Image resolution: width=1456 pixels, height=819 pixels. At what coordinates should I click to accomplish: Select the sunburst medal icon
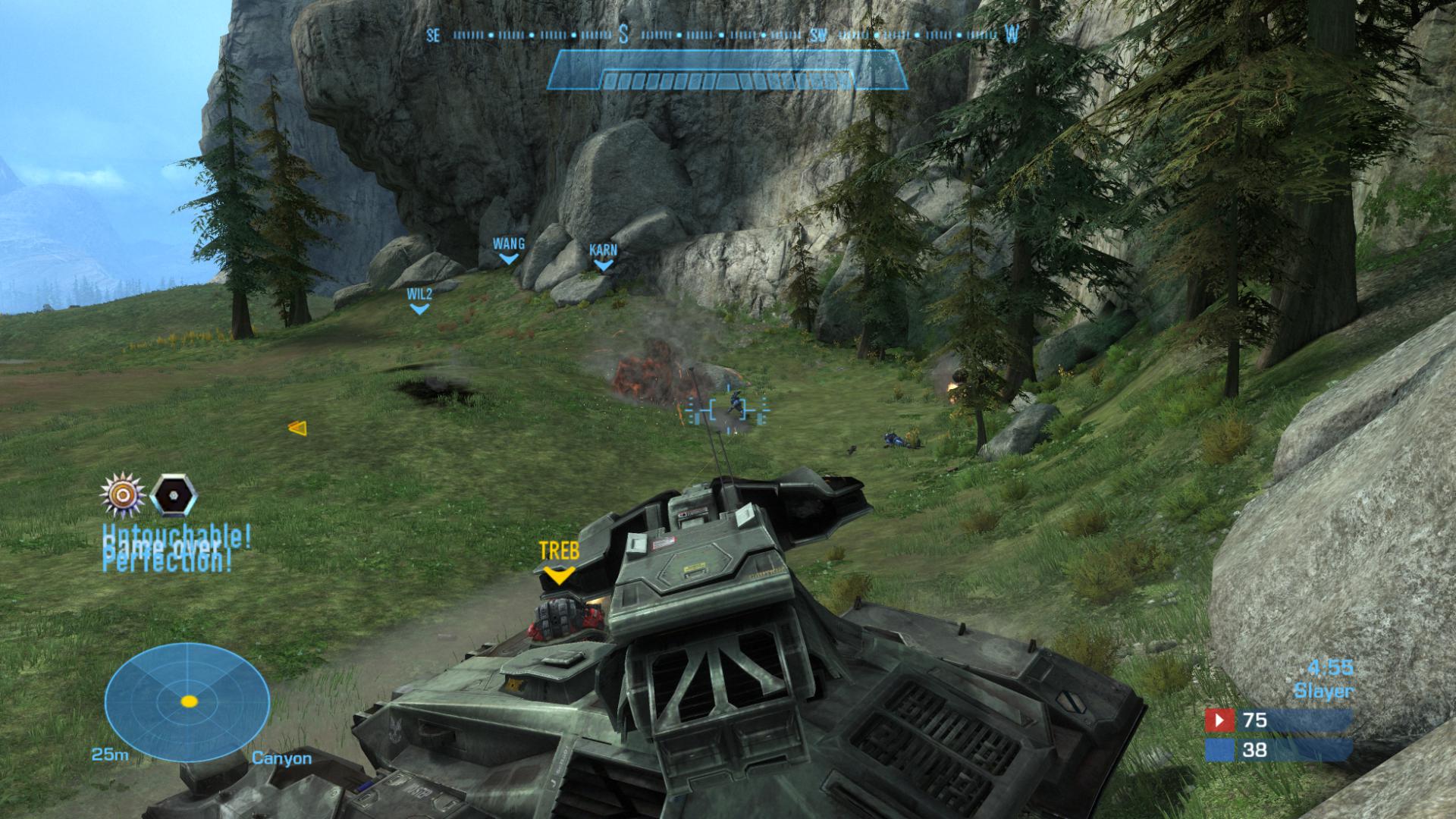pyautogui.click(x=122, y=495)
